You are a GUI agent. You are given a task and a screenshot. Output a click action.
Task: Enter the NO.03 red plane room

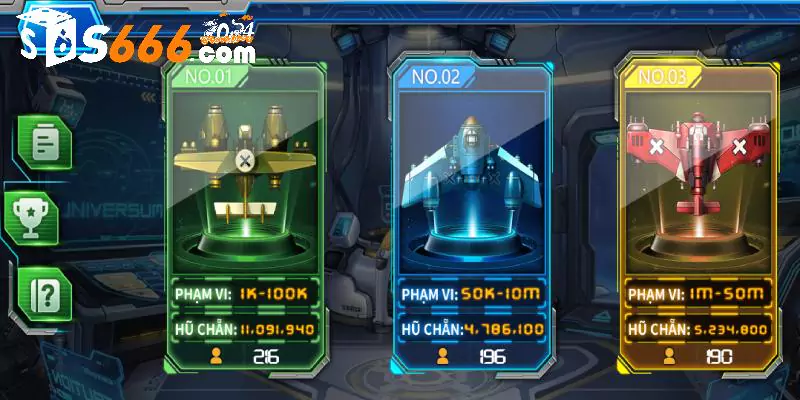pos(697,200)
